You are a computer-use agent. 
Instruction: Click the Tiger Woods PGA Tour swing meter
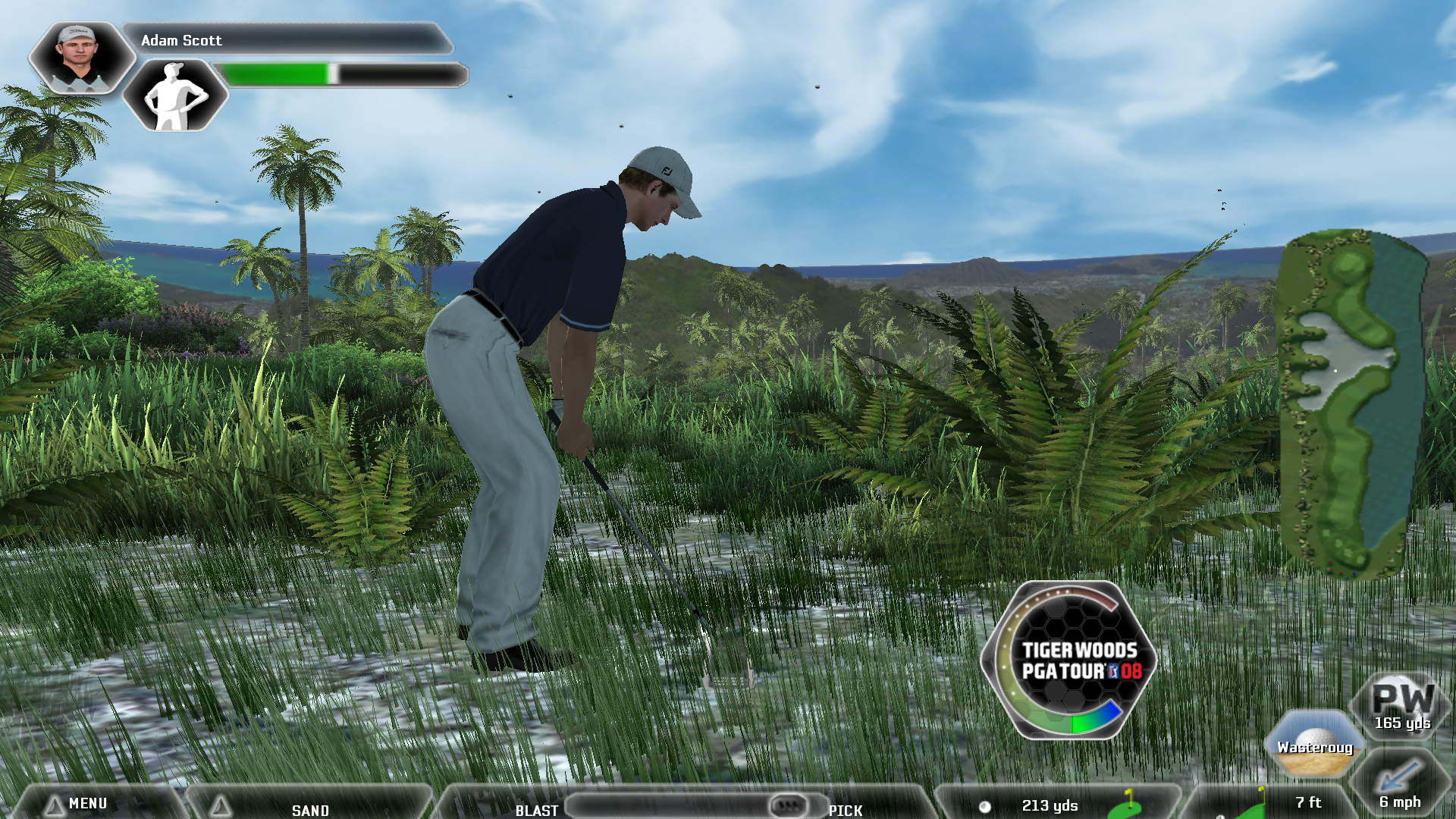[x=1071, y=660]
